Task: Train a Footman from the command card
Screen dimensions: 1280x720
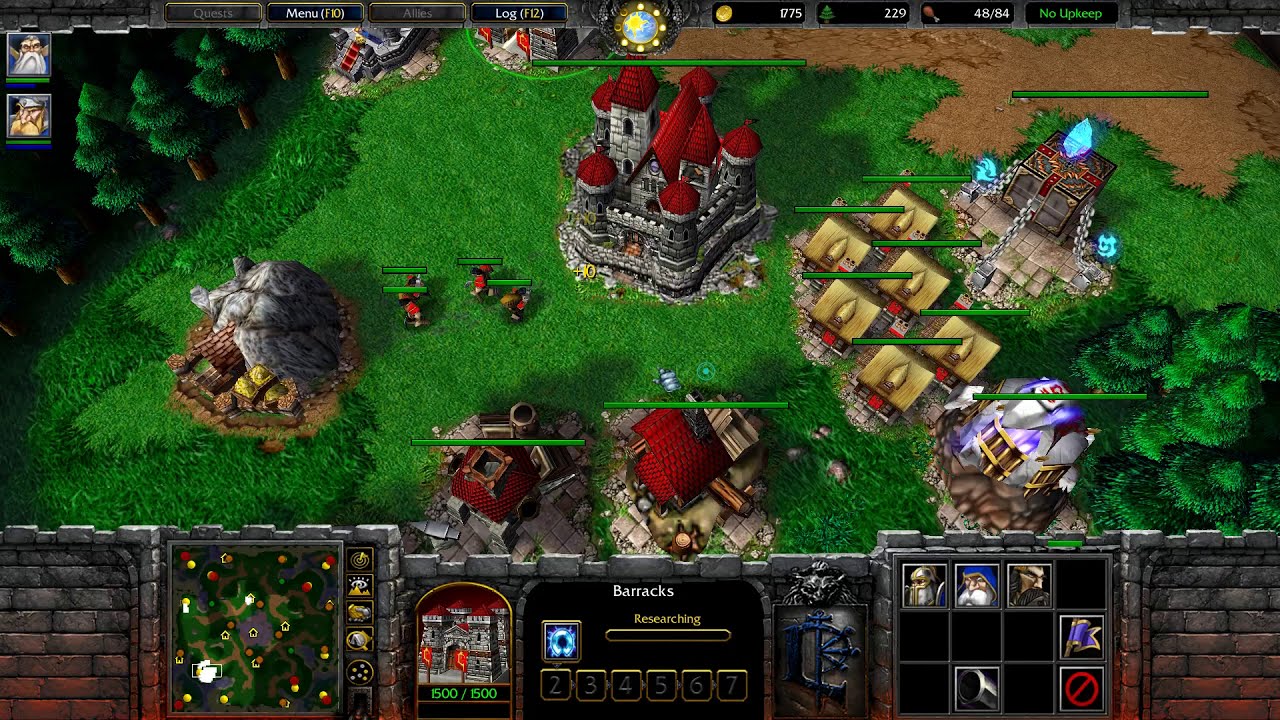Action: (x=924, y=586)
